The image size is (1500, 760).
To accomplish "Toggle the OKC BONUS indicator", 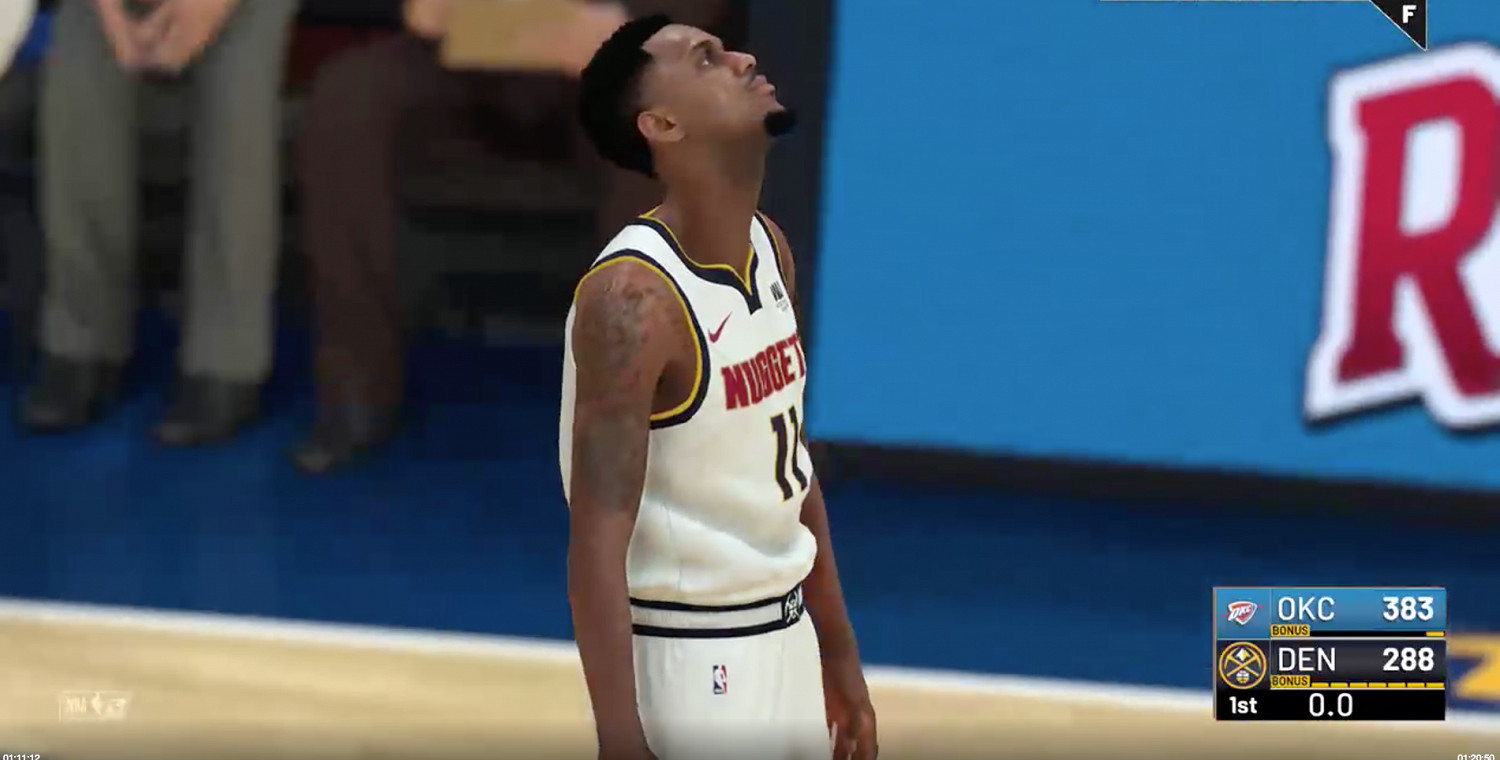I will (x=1291, y=630).
